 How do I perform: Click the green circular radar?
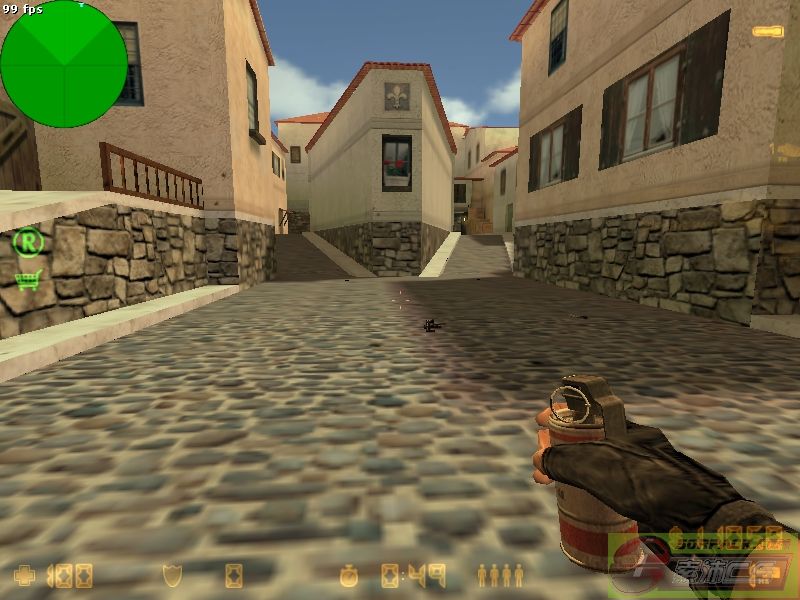click(x=64, y=64)
